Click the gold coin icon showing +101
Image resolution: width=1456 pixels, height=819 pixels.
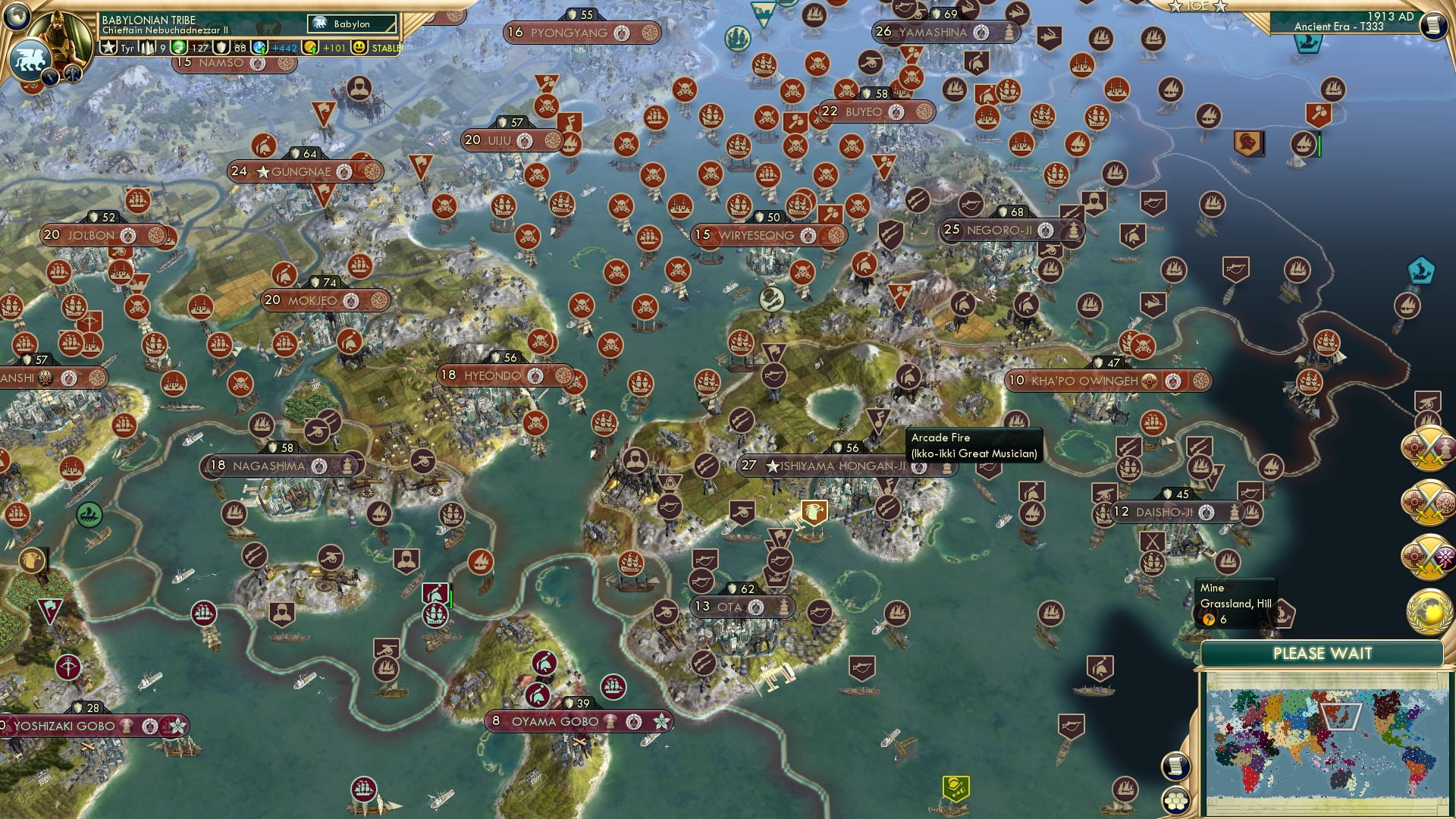point(310,49)
